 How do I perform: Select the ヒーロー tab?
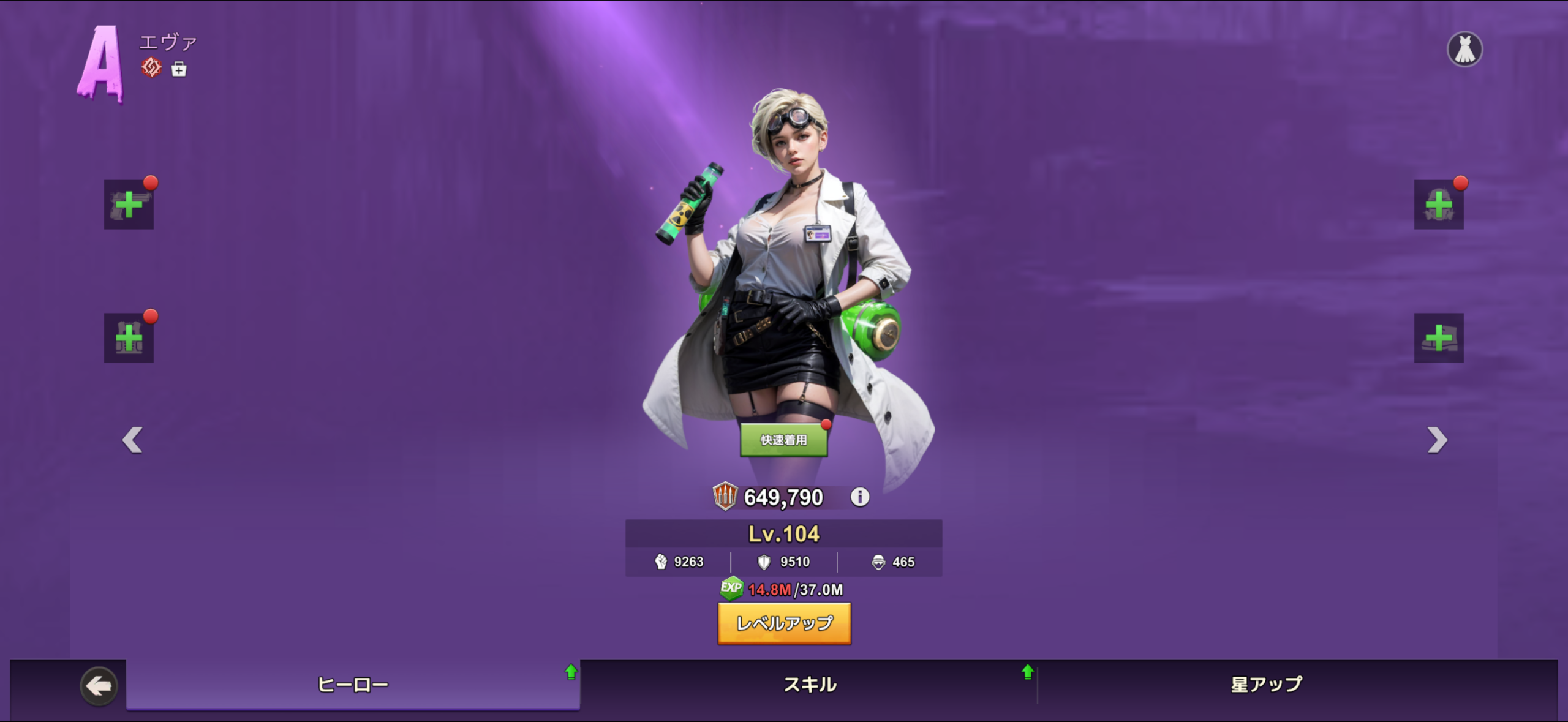point(353,685)
